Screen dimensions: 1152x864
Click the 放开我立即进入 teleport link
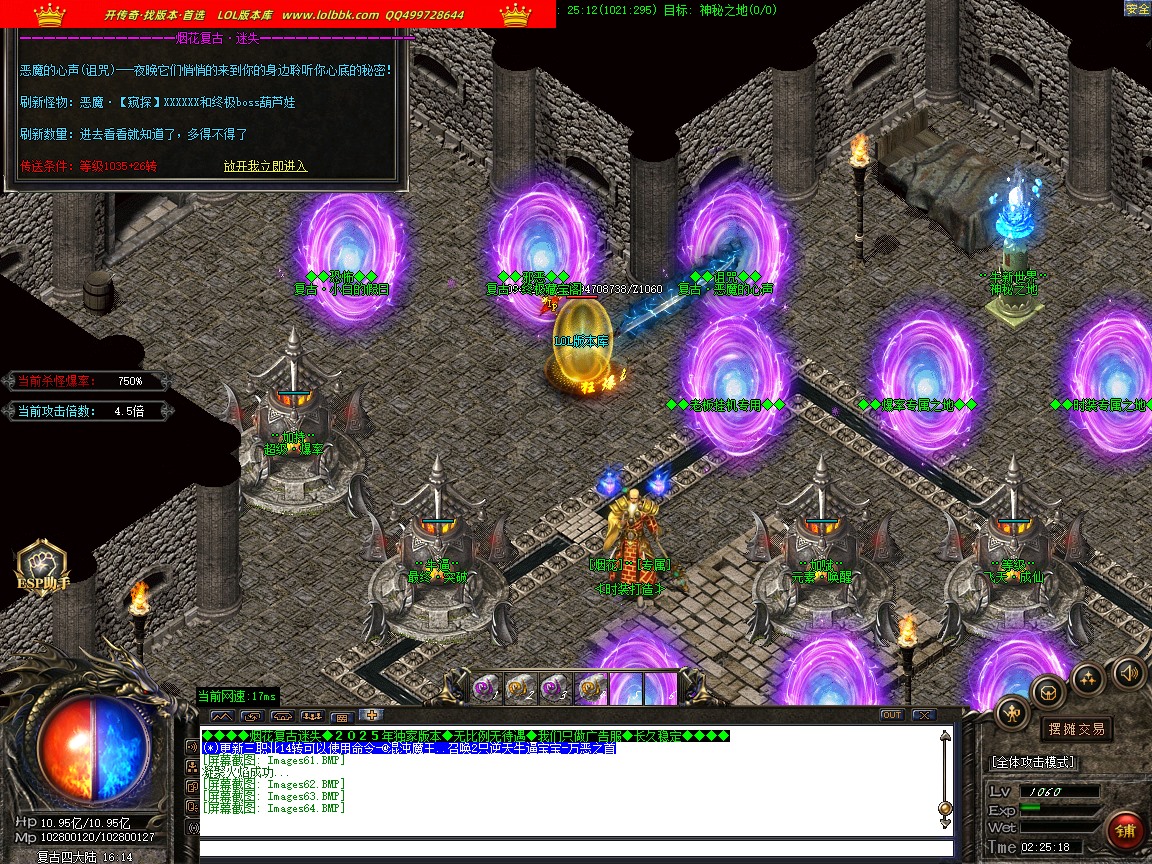[265, 166]
